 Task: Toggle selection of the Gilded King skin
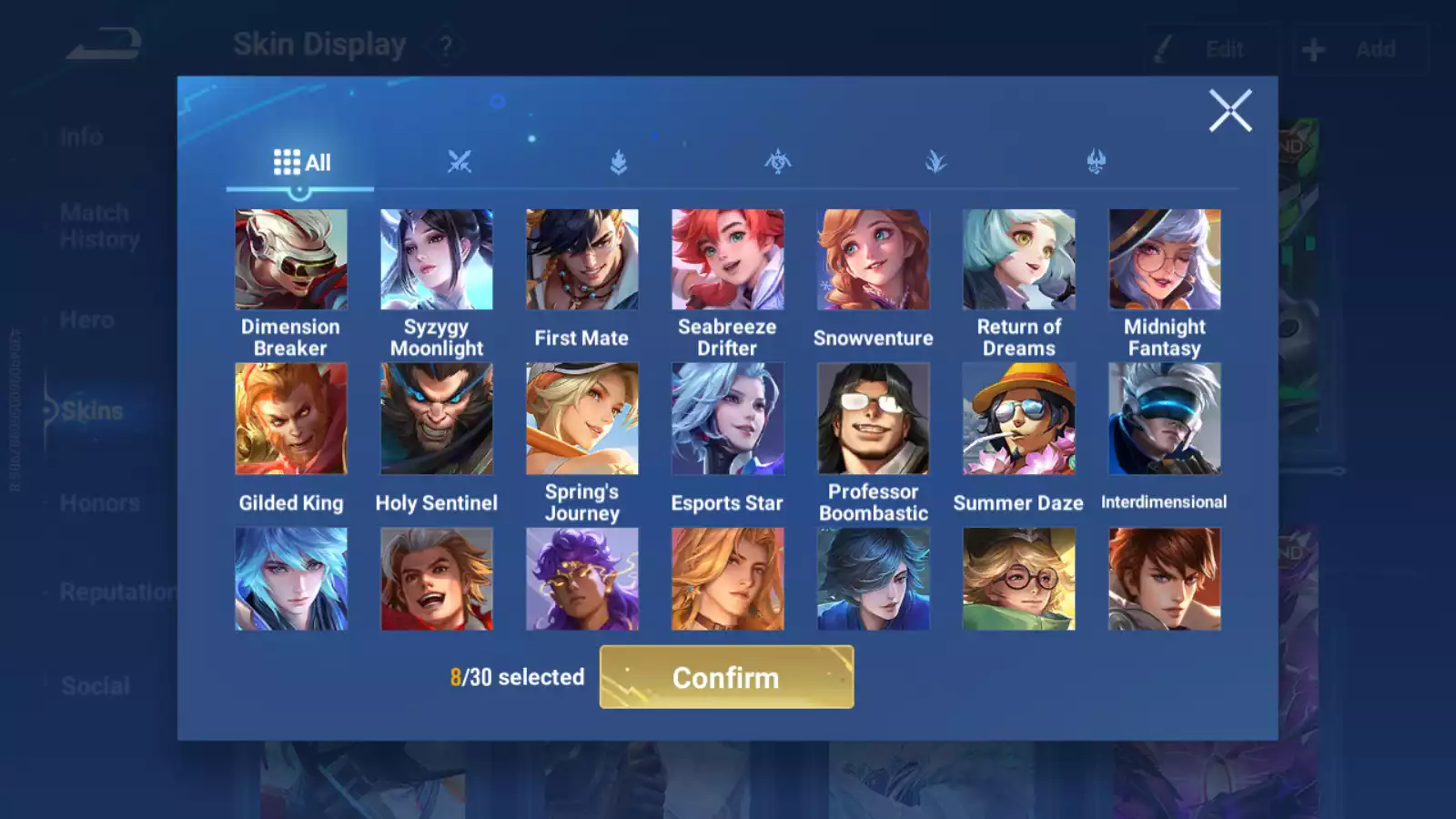290,419
